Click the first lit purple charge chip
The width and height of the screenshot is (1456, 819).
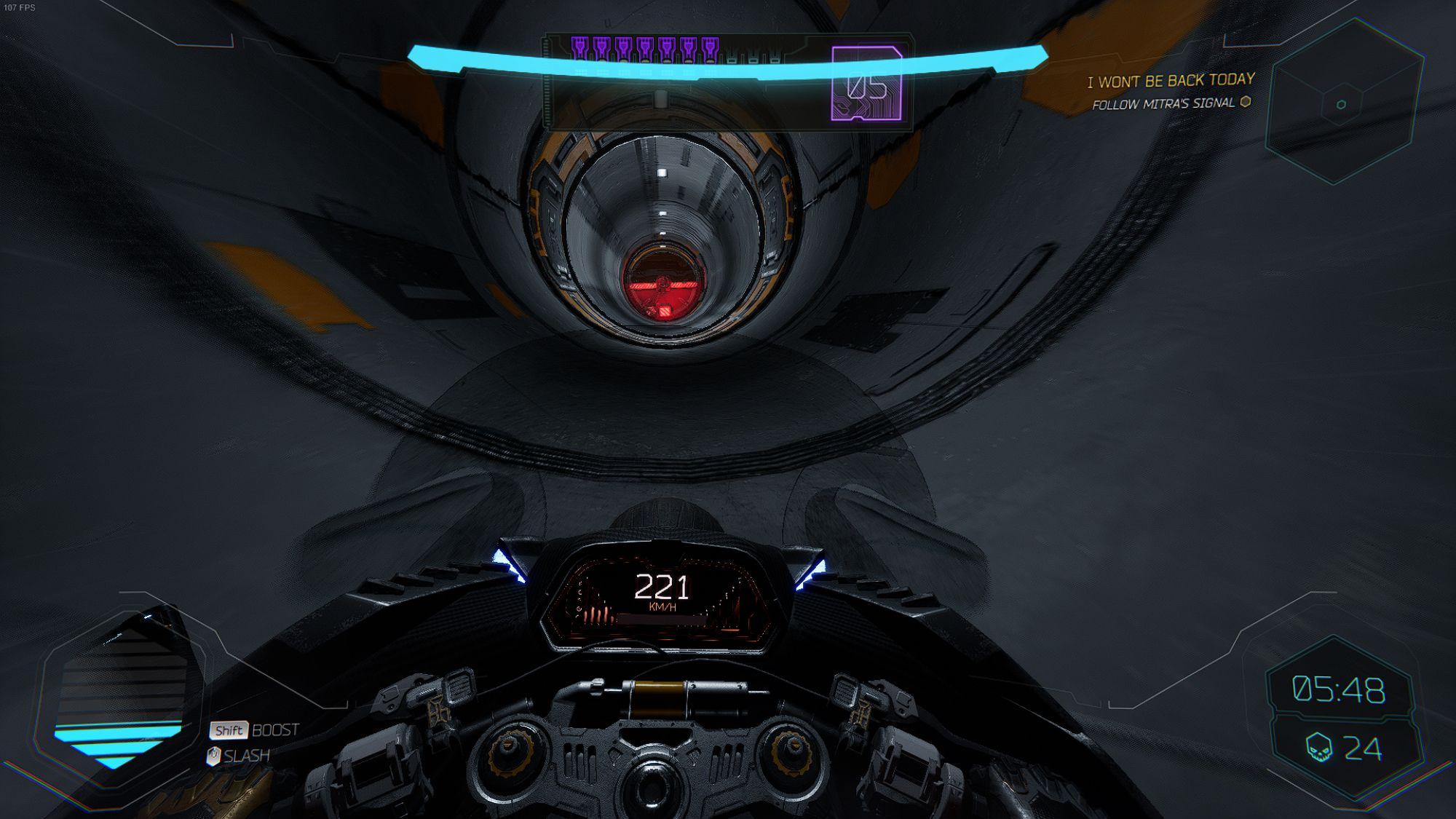point(579,47)
